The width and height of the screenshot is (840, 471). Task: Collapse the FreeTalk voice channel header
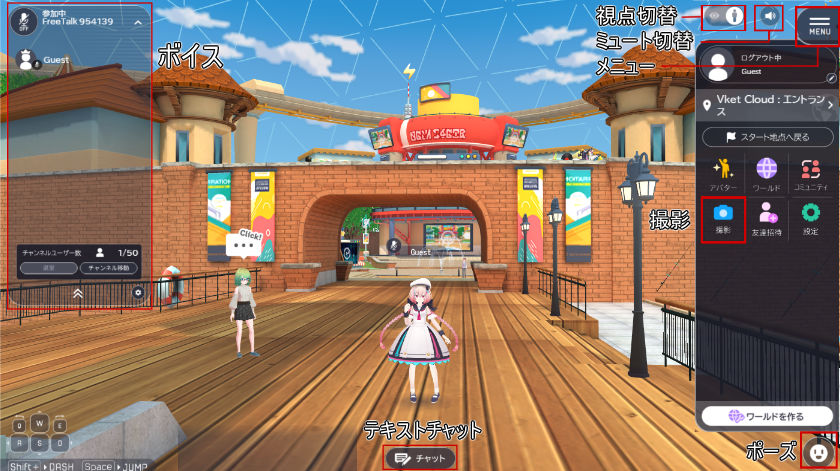coord(137,21)
